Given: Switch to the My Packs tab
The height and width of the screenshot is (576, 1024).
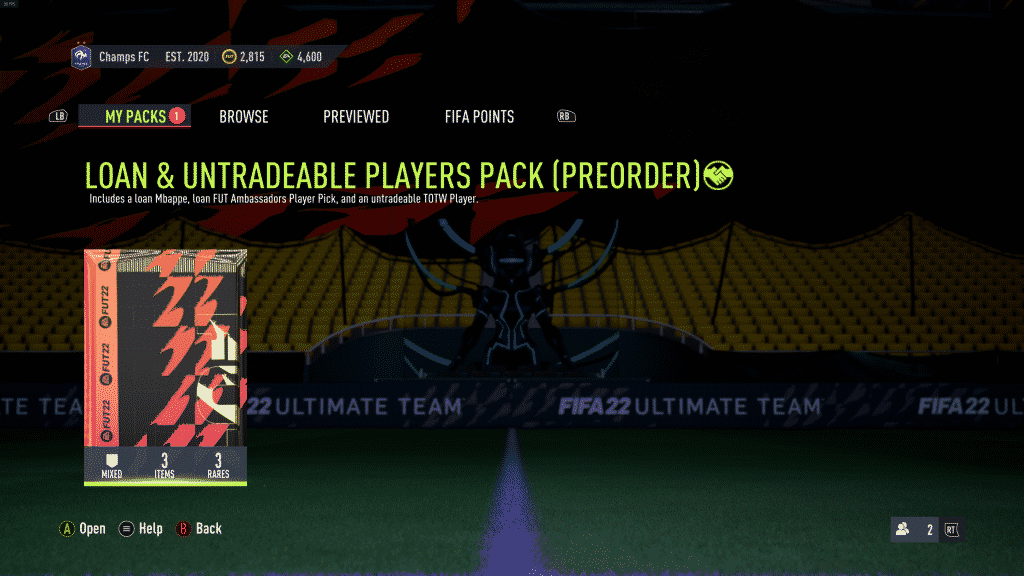Looking at the screenshot, I should (135, 117).
